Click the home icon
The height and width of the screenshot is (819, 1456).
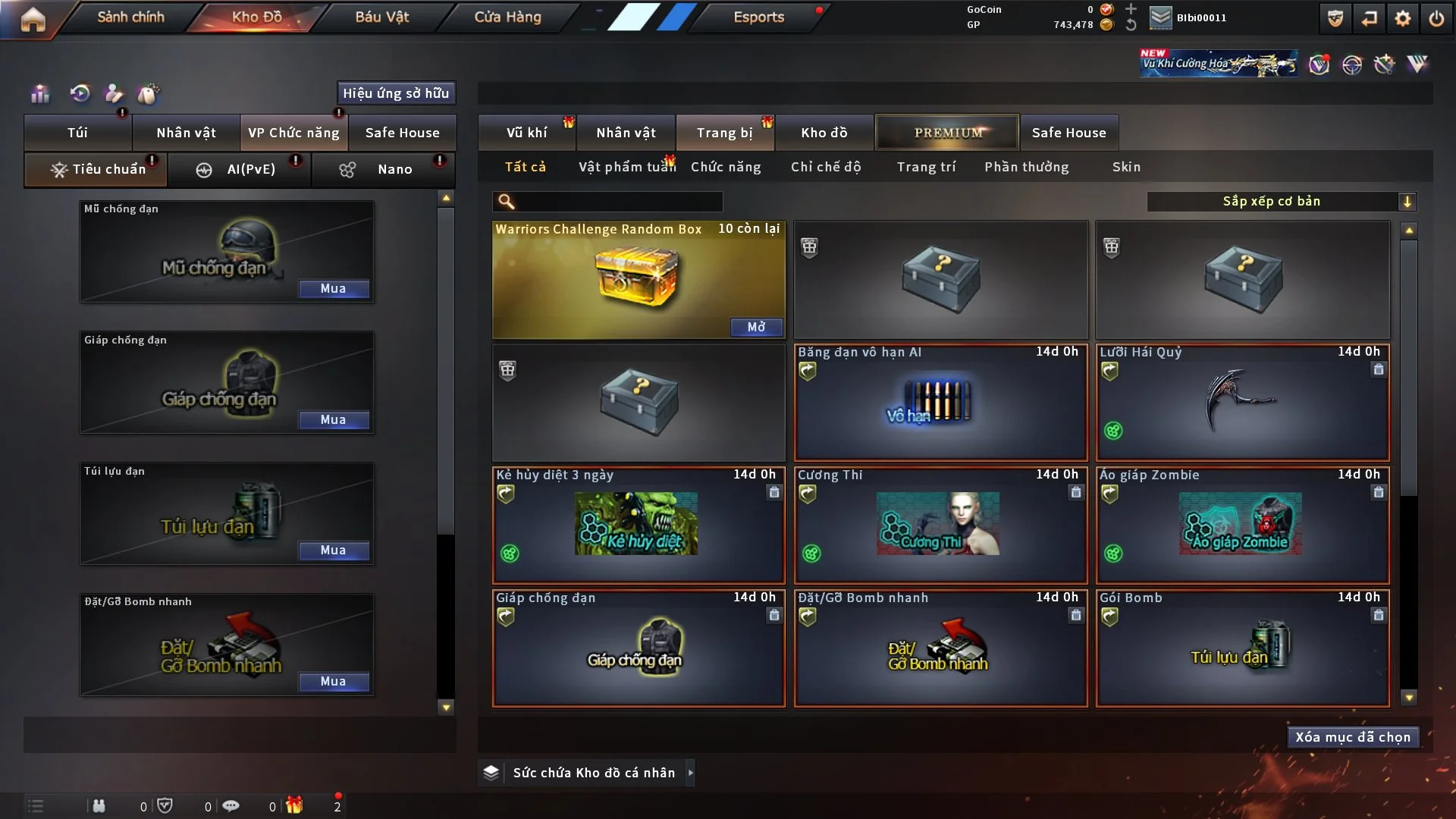pos(33,18)
